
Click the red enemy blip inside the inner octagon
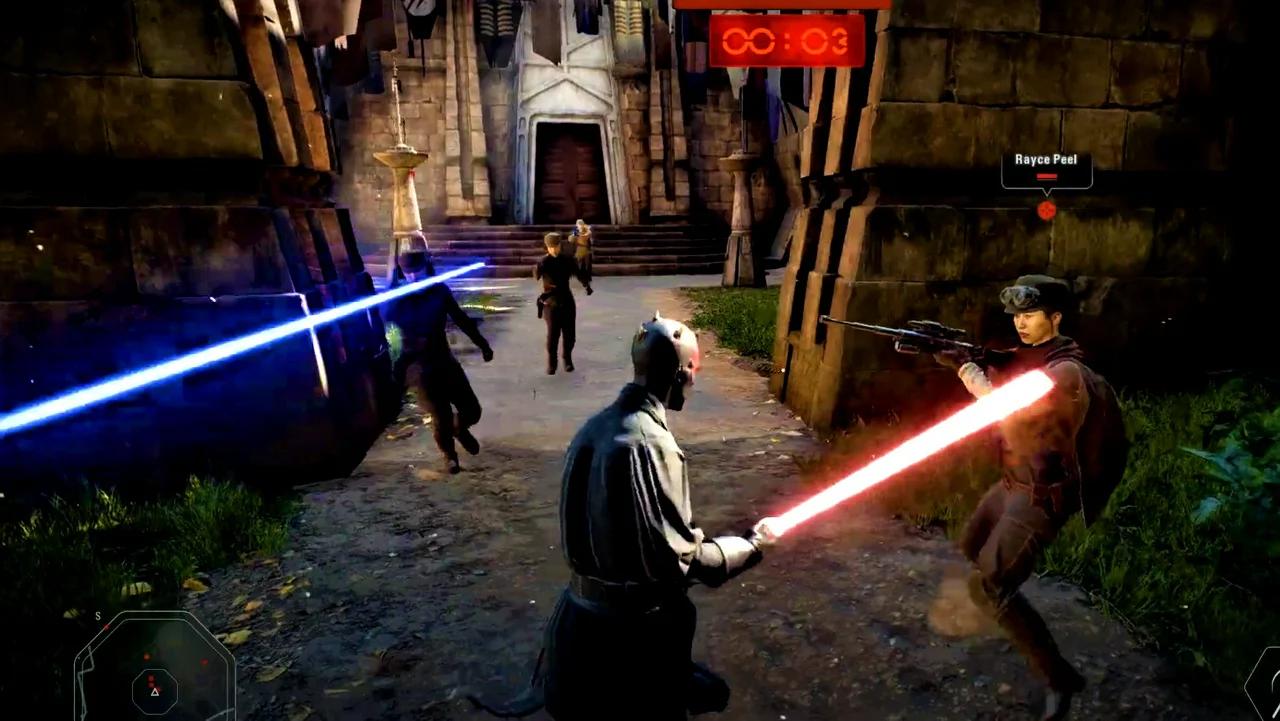tap(152, 679)
